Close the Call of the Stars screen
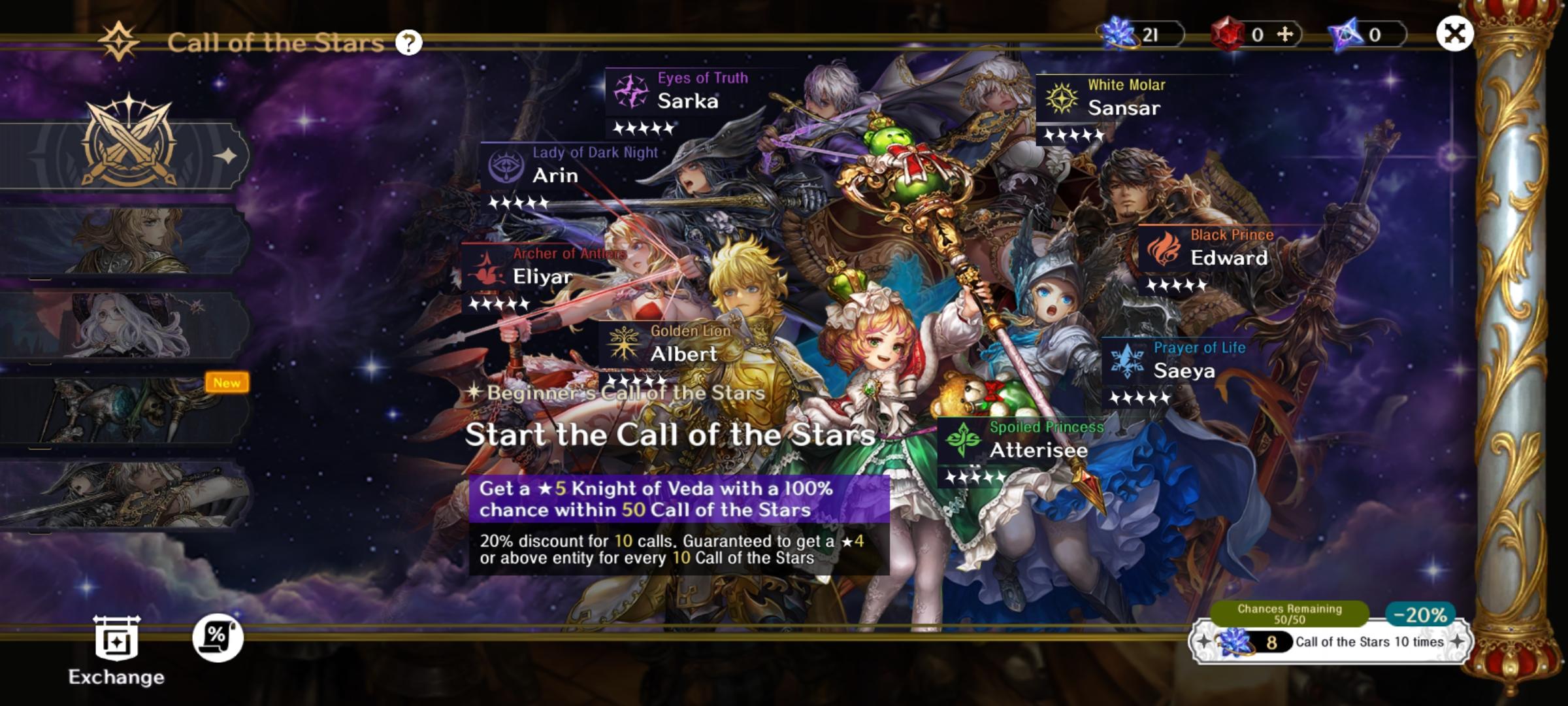1568x706 pixels. pos(1454,33)
